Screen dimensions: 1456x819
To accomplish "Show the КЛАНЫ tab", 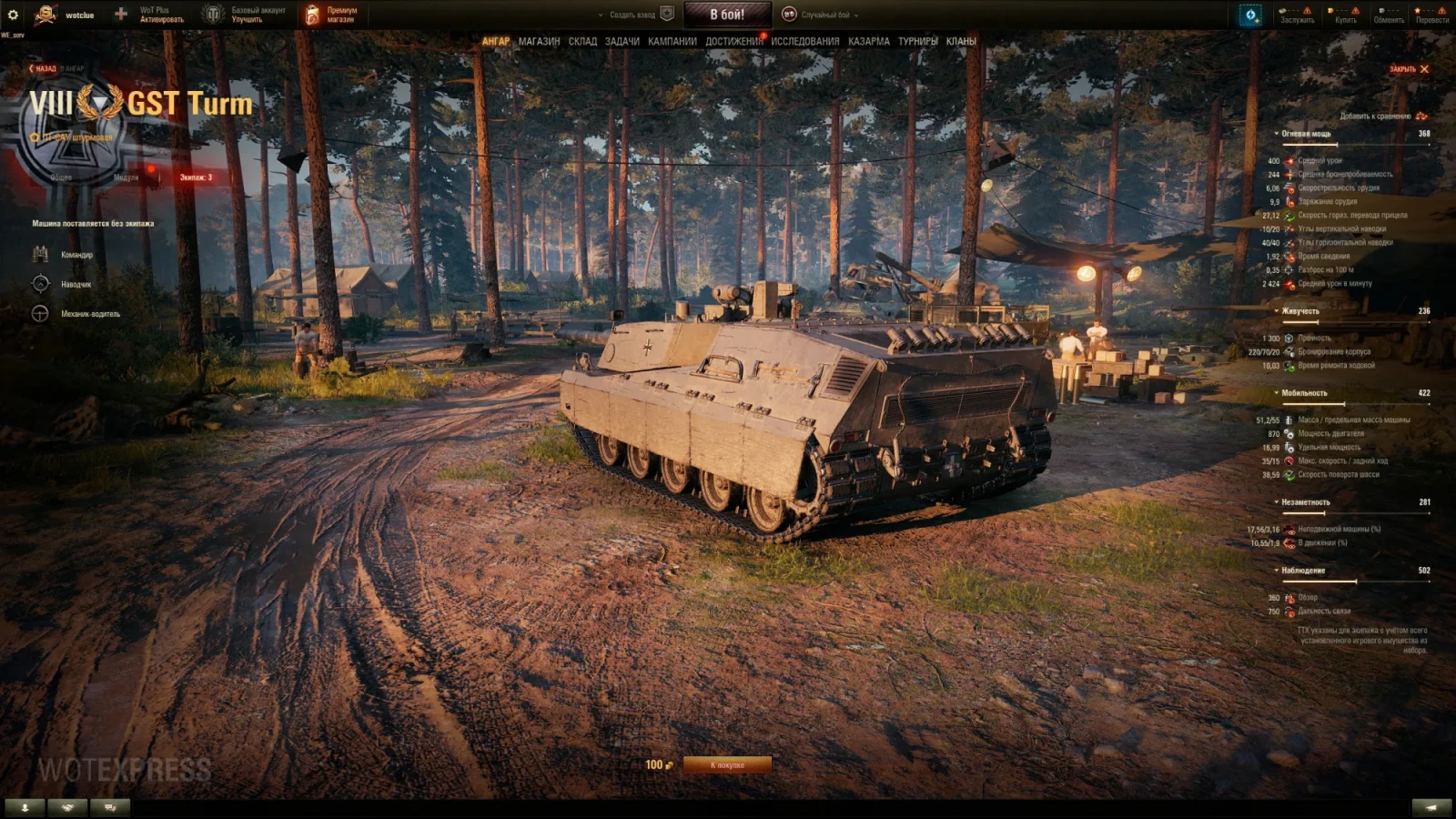I will 961,41.
